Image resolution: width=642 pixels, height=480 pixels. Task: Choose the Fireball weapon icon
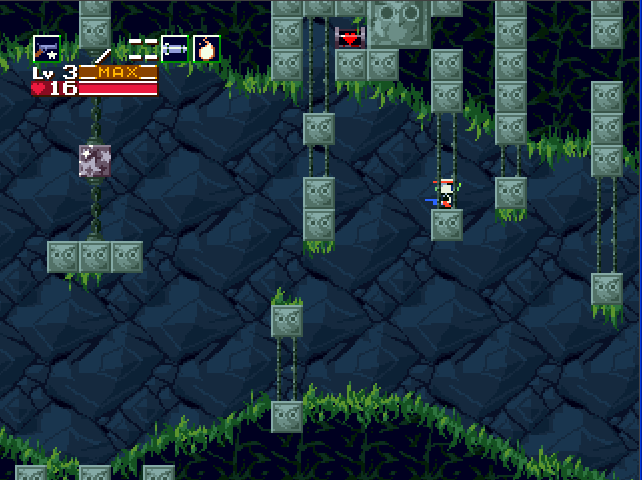206,48
